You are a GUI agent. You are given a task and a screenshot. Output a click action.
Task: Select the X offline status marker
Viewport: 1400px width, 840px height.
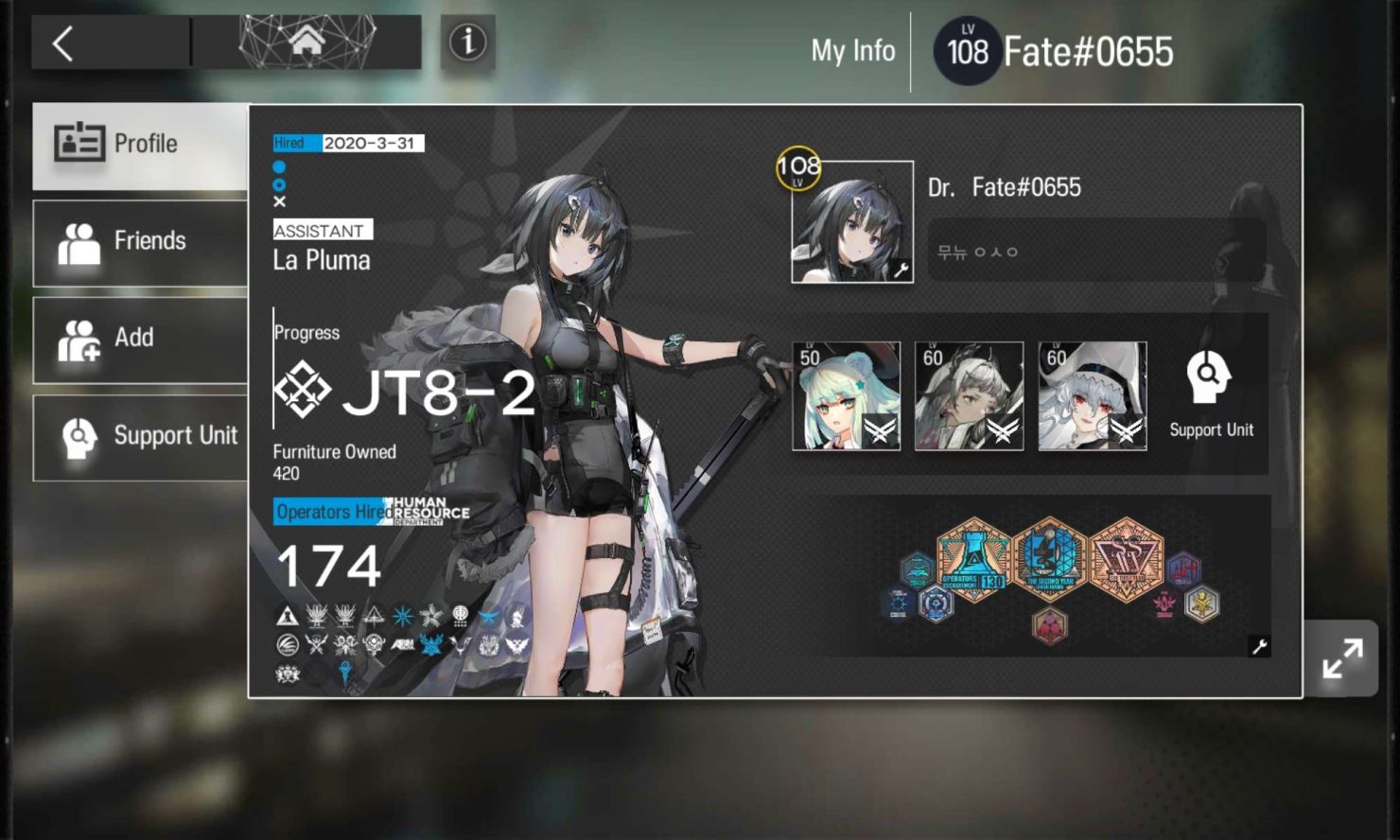[x=280, y=201]
